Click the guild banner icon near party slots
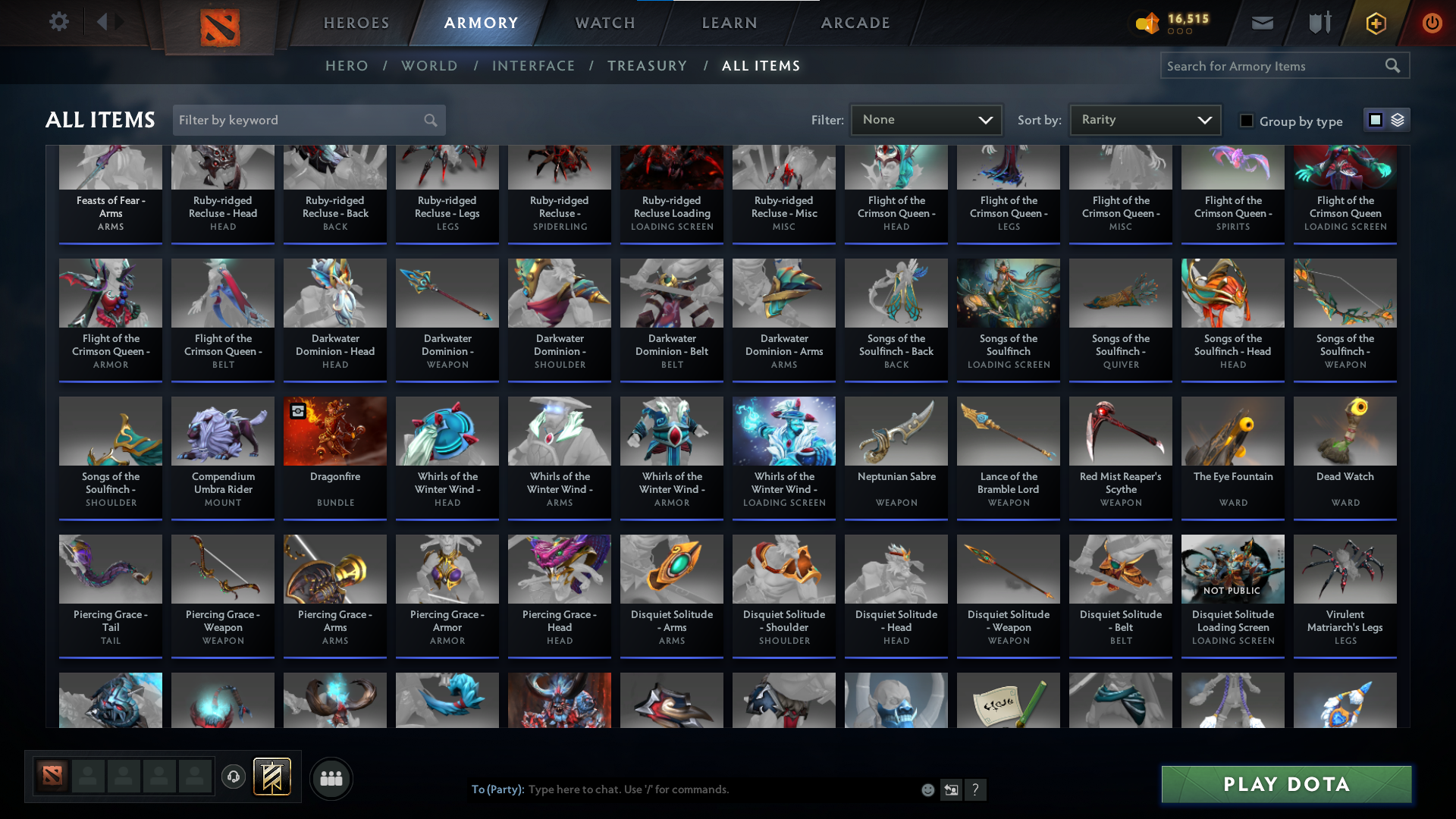The width and height of the screenshot is (1456, 819). pyautogui.click(x=271, y=777)
